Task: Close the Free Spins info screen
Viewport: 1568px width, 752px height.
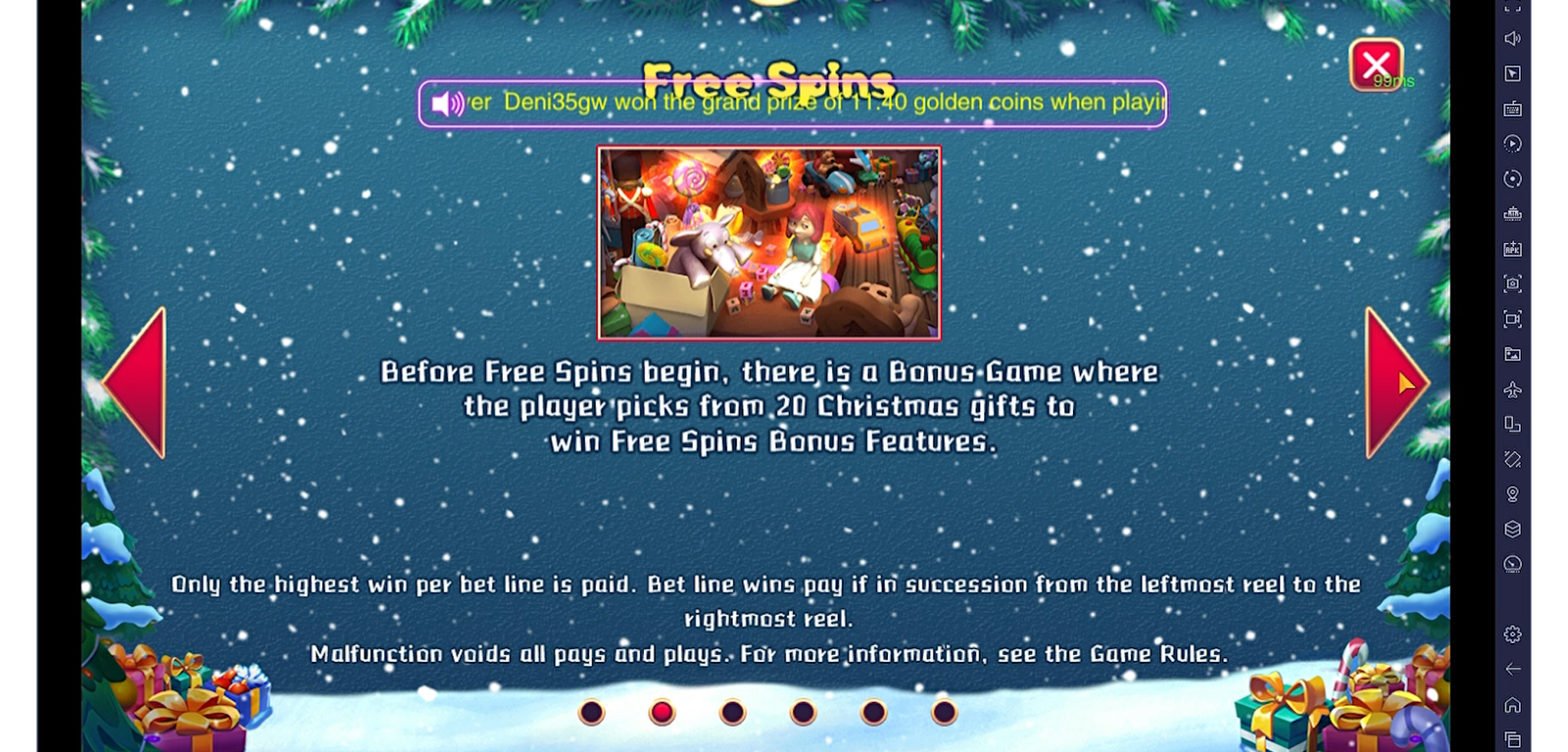Action: tap(1376, 65)
